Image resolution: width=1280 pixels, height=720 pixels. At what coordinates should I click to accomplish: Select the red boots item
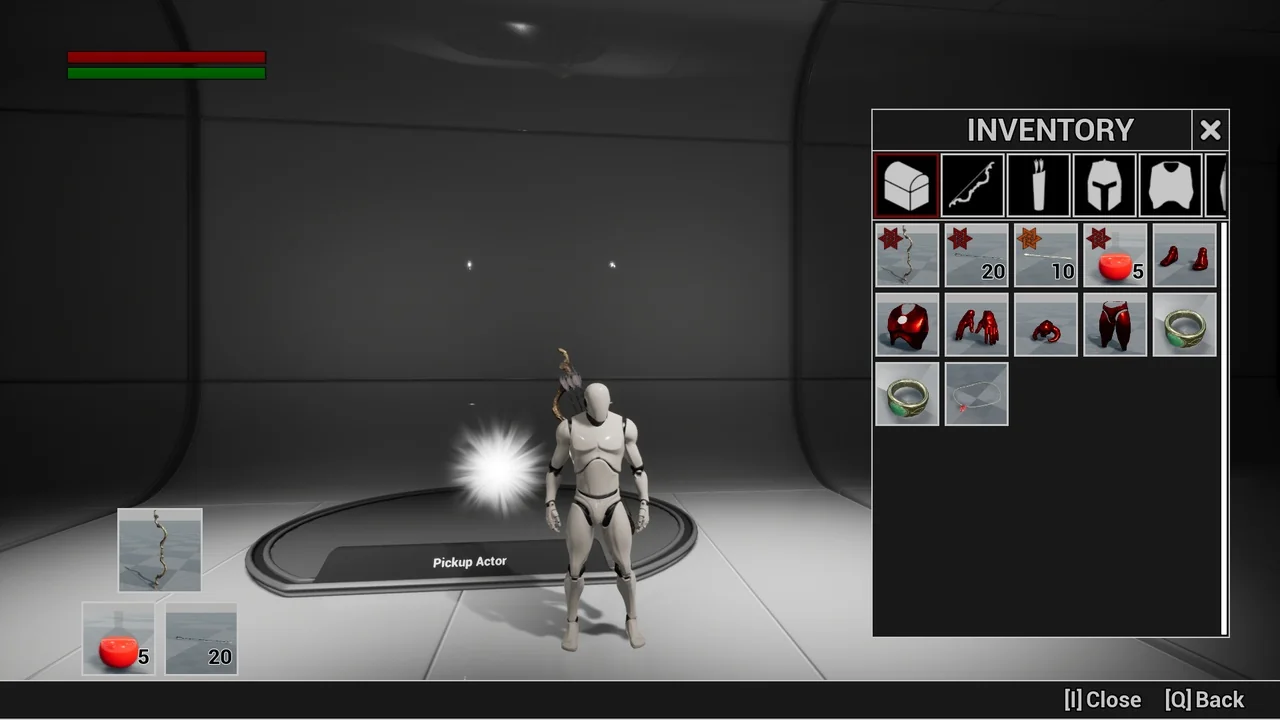click(x=1185, y=255)
